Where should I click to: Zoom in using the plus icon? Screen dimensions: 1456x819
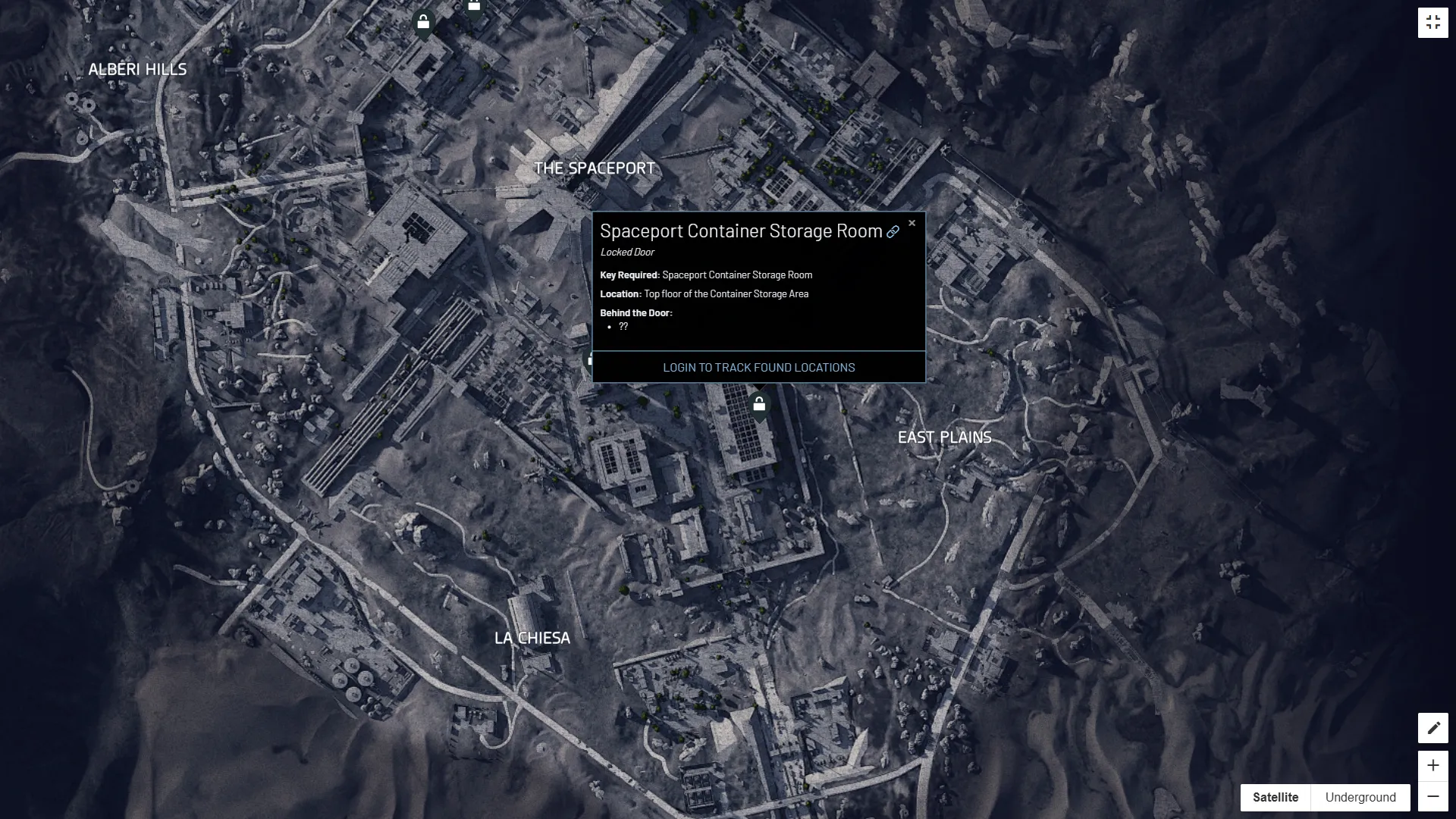(x=1434, y=766)
